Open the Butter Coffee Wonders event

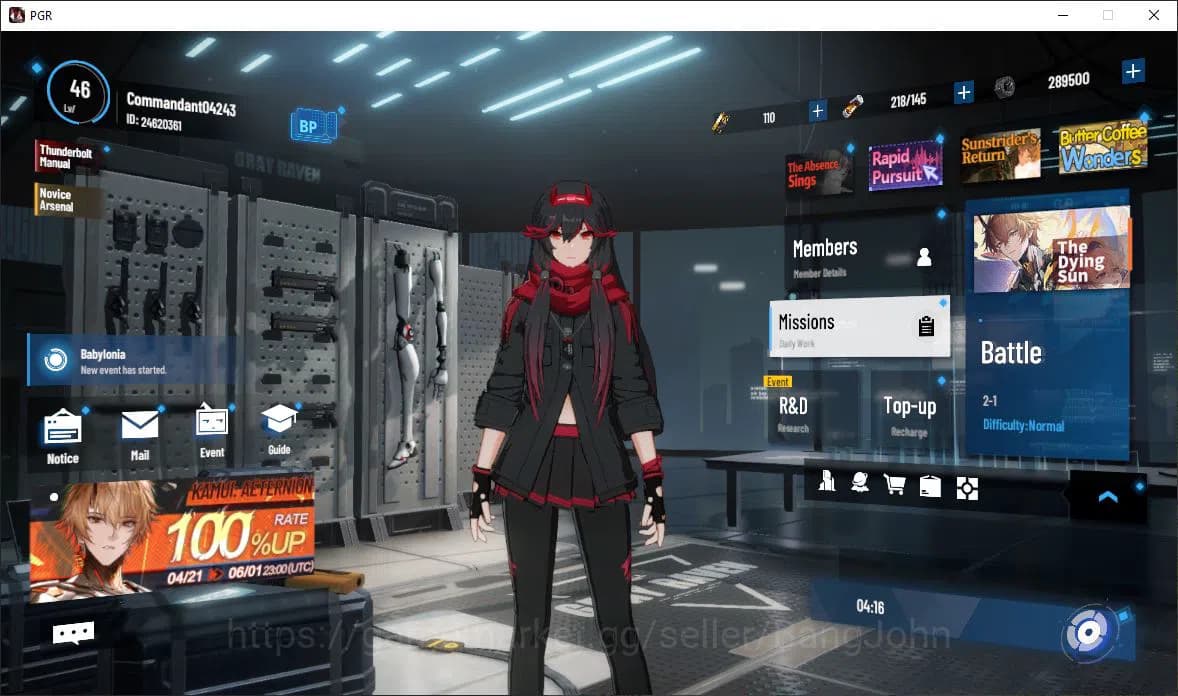pos(1101,149)
